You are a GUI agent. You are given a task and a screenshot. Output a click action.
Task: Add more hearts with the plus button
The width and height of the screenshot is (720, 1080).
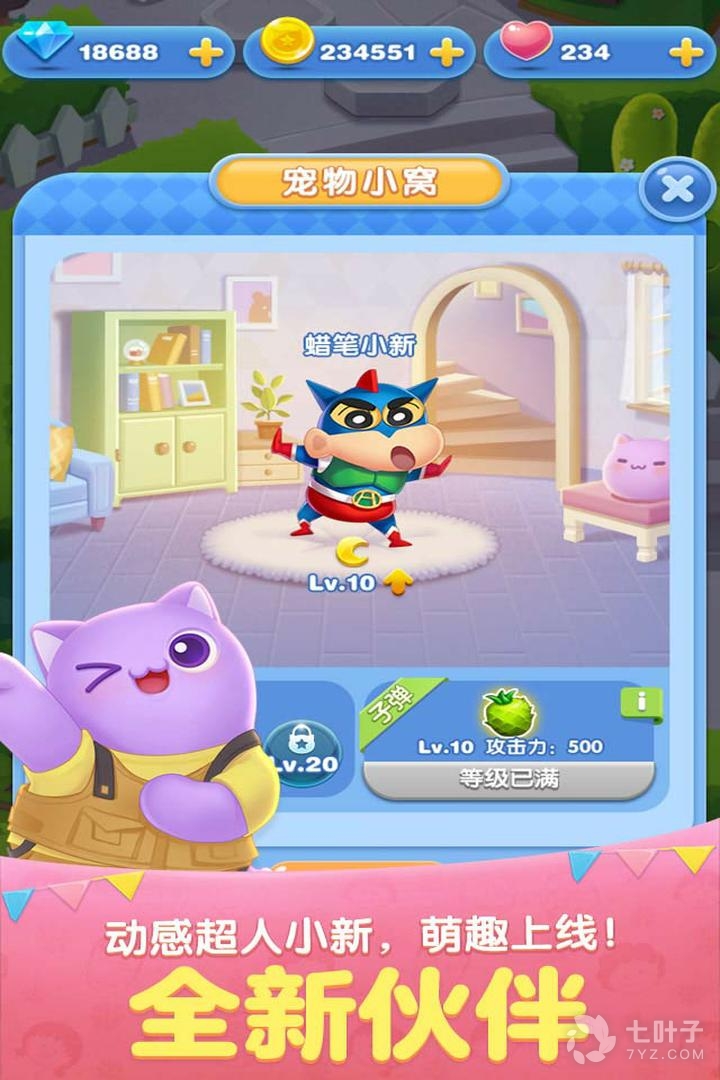pyautogui.click(x=686, y=52)
